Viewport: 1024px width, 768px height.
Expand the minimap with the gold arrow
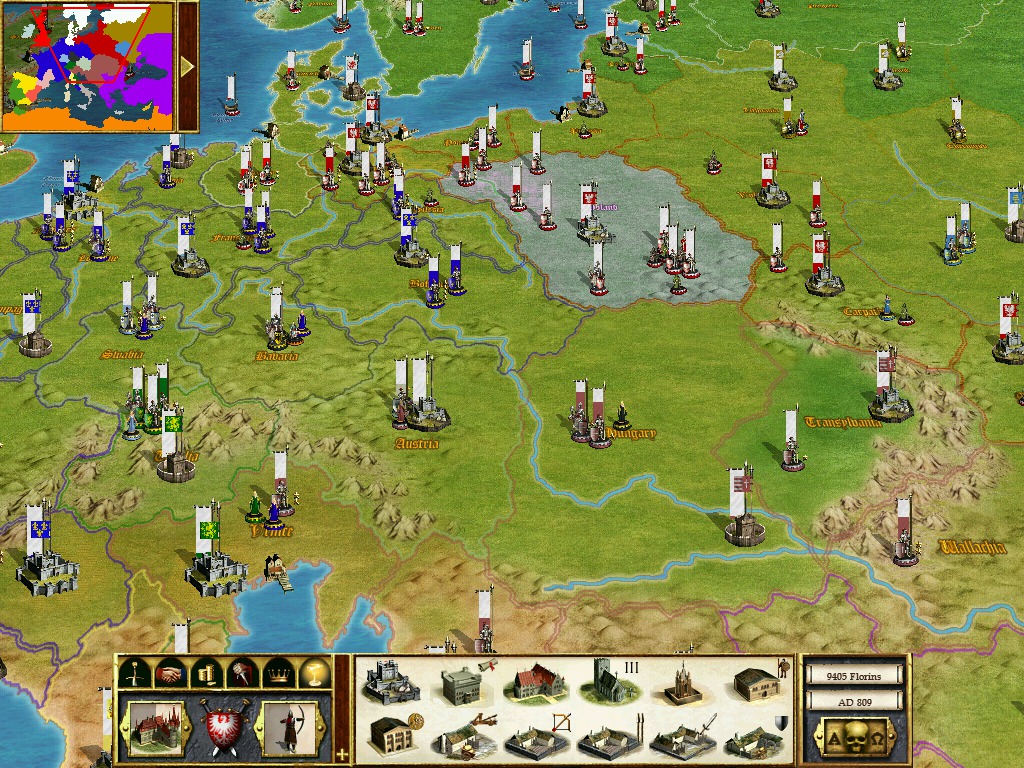tap(187, 66)
